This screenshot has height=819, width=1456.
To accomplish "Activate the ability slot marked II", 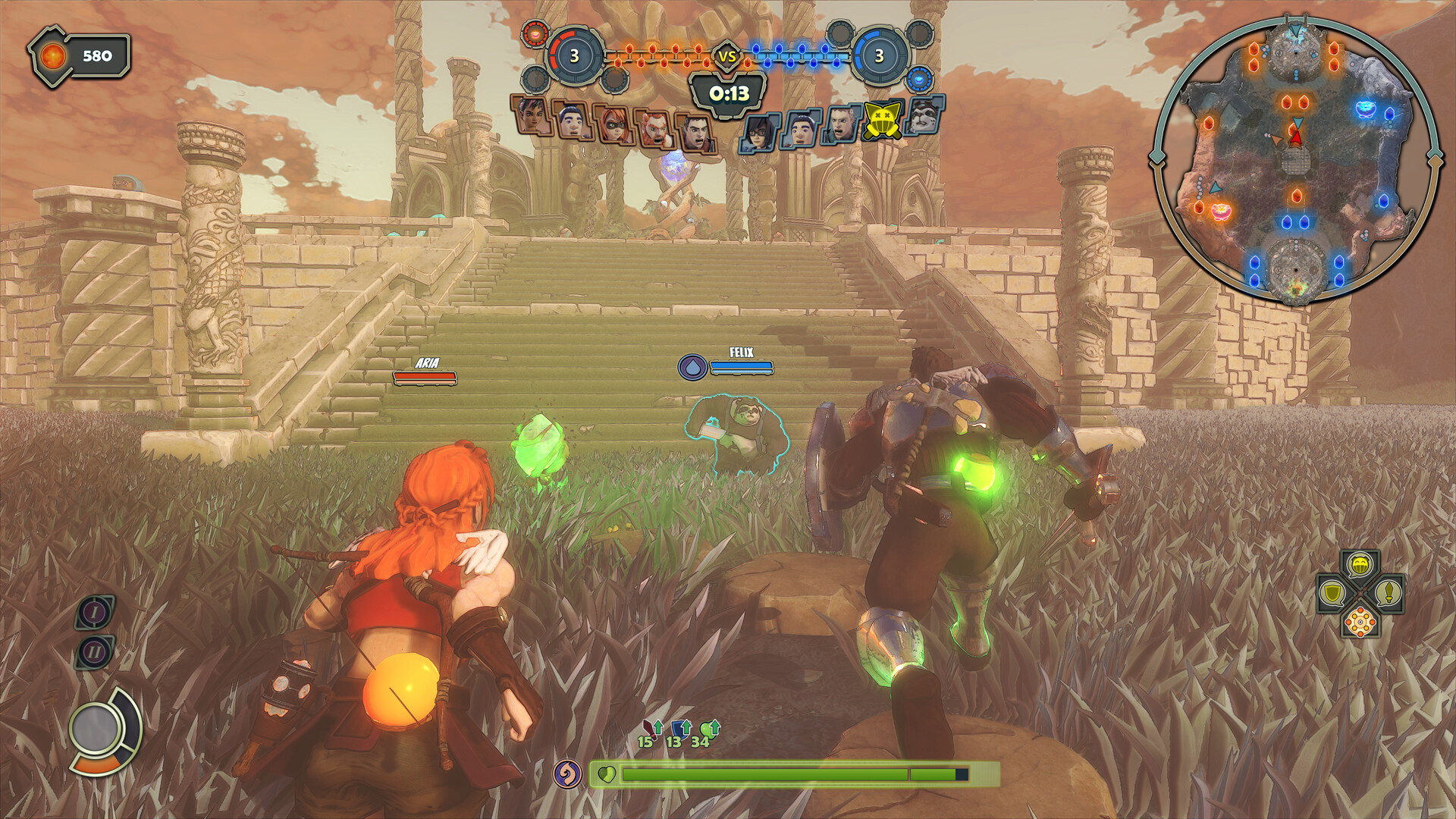I will [95, 651].
